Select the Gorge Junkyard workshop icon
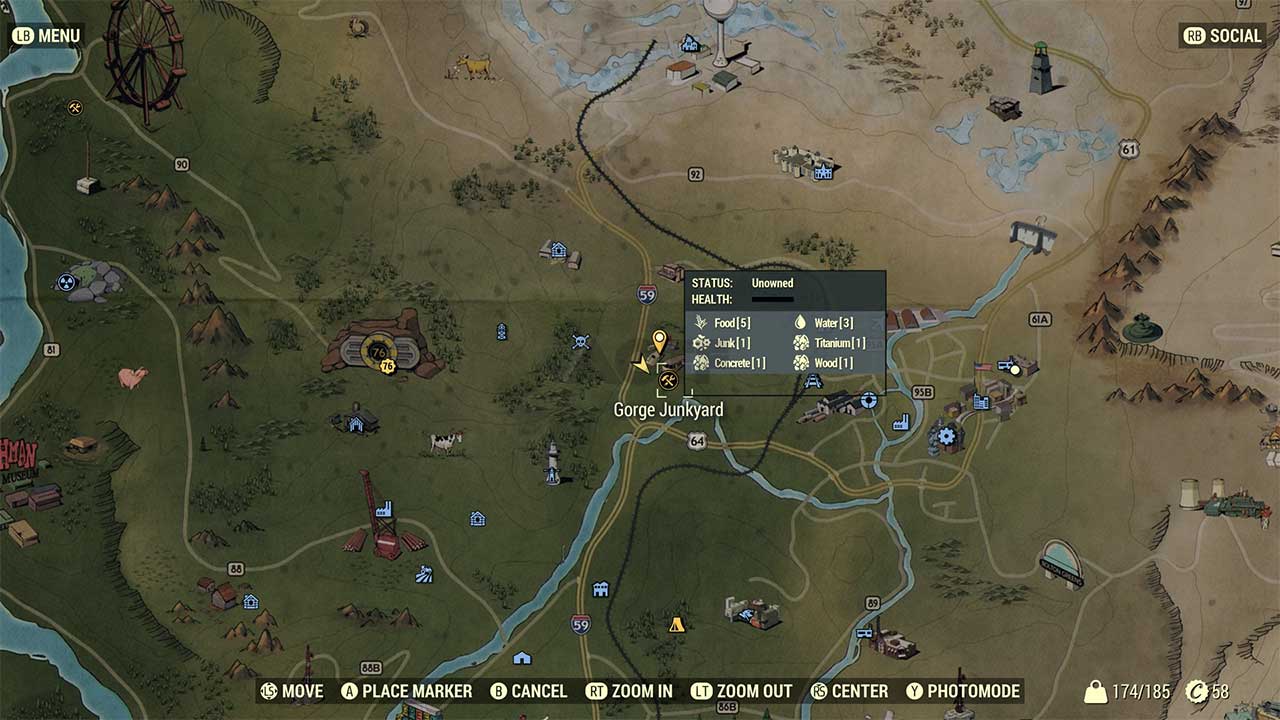 pos(667,382)
